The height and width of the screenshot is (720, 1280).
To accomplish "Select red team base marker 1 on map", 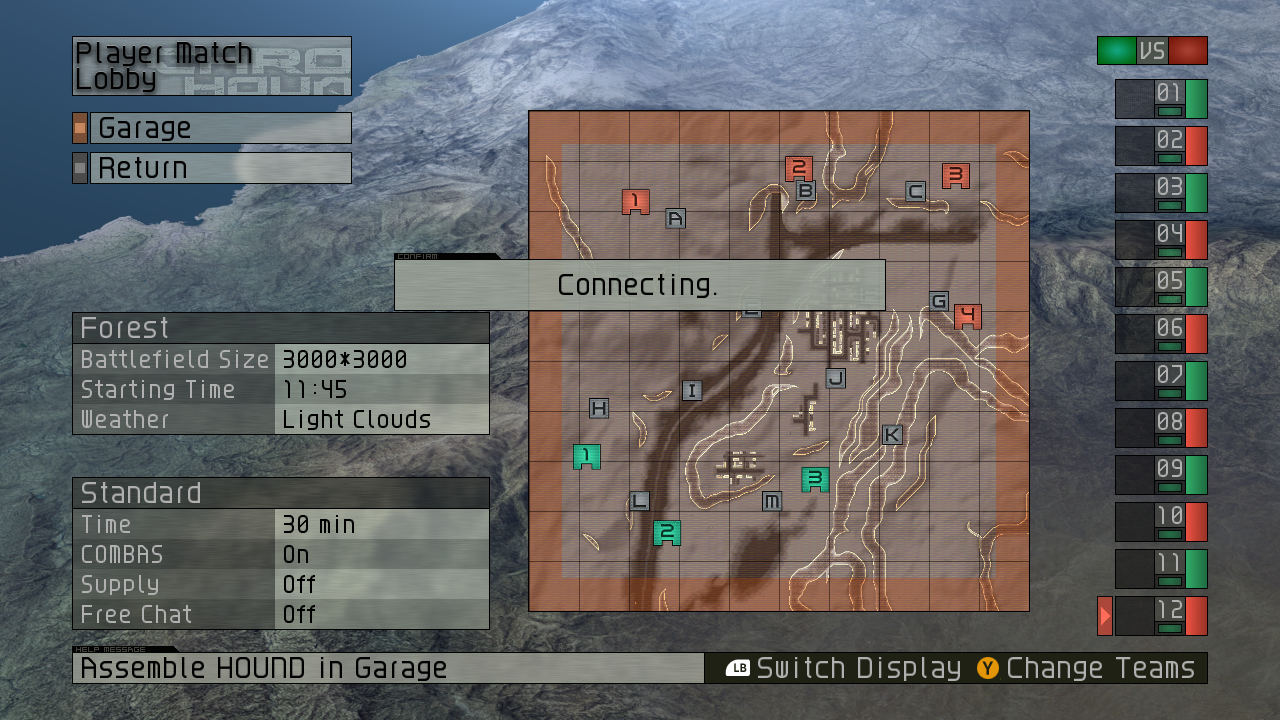I will point(634,200).
